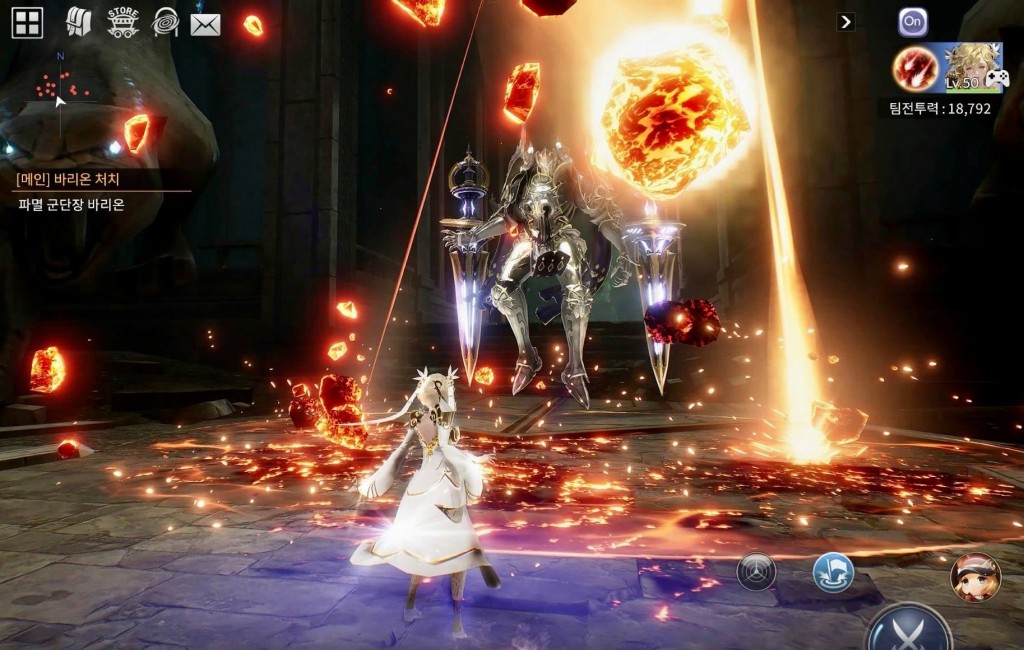Select the Lv.50 blonde character portrait
The height and width of the screenshot is (650, 1024).
(974, 67)
